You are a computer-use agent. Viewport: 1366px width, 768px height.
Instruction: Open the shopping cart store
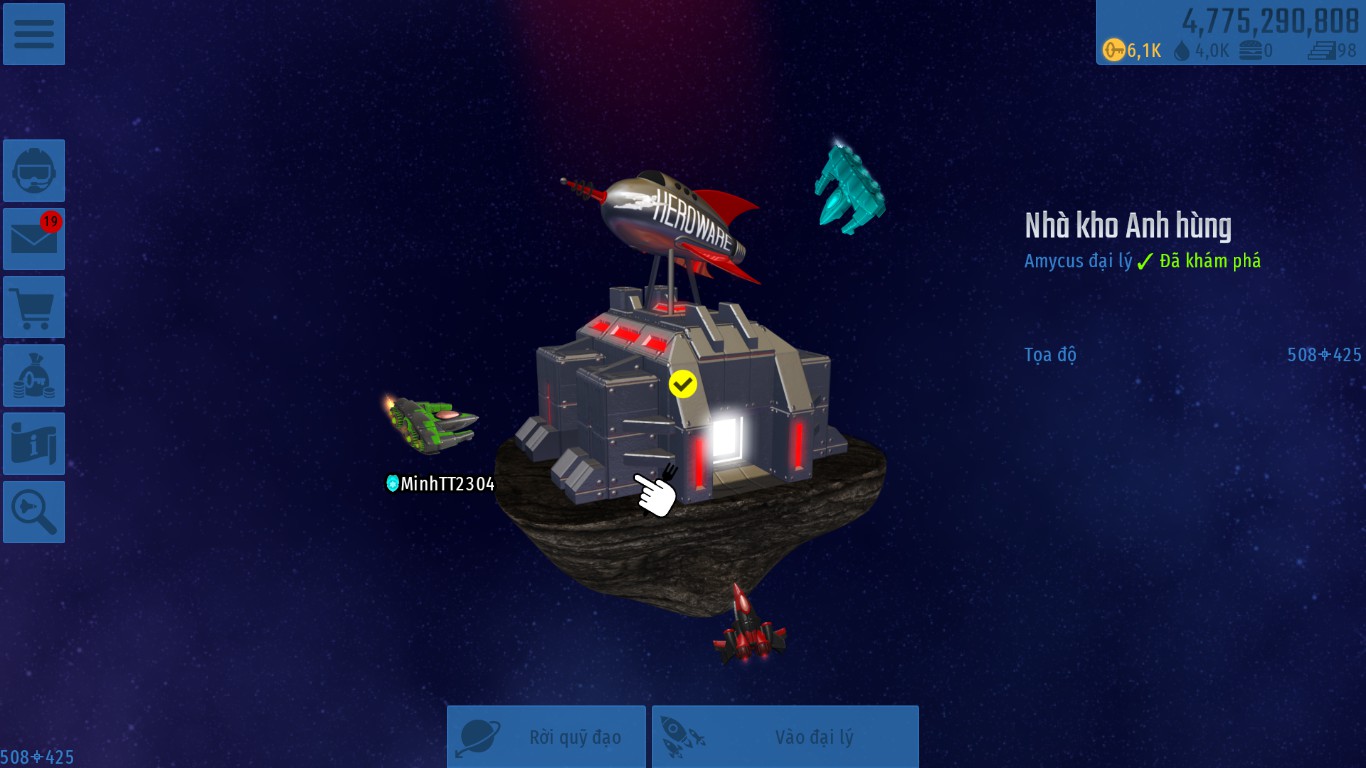click(34, 307)
